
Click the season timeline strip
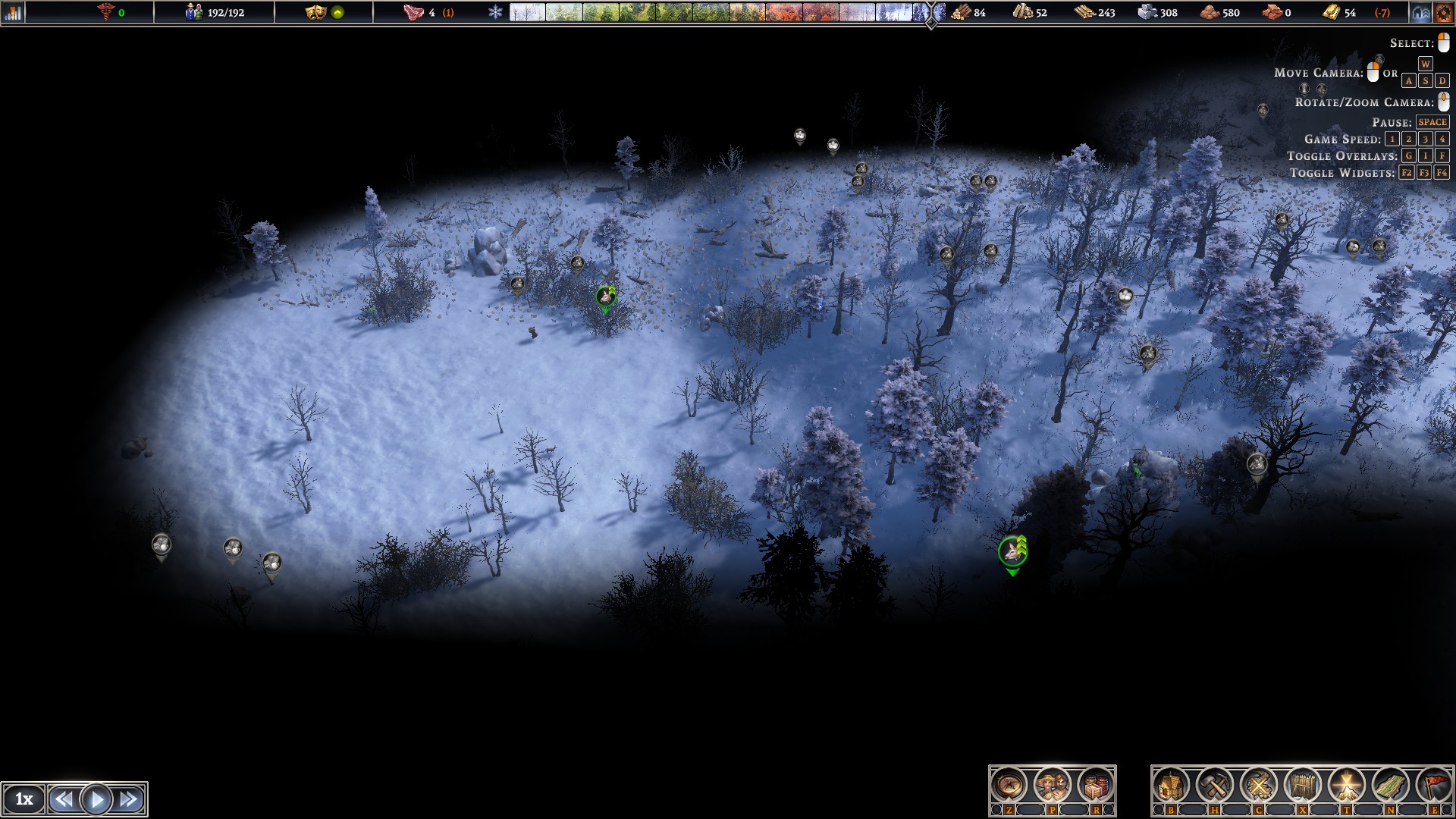point(713,12)
